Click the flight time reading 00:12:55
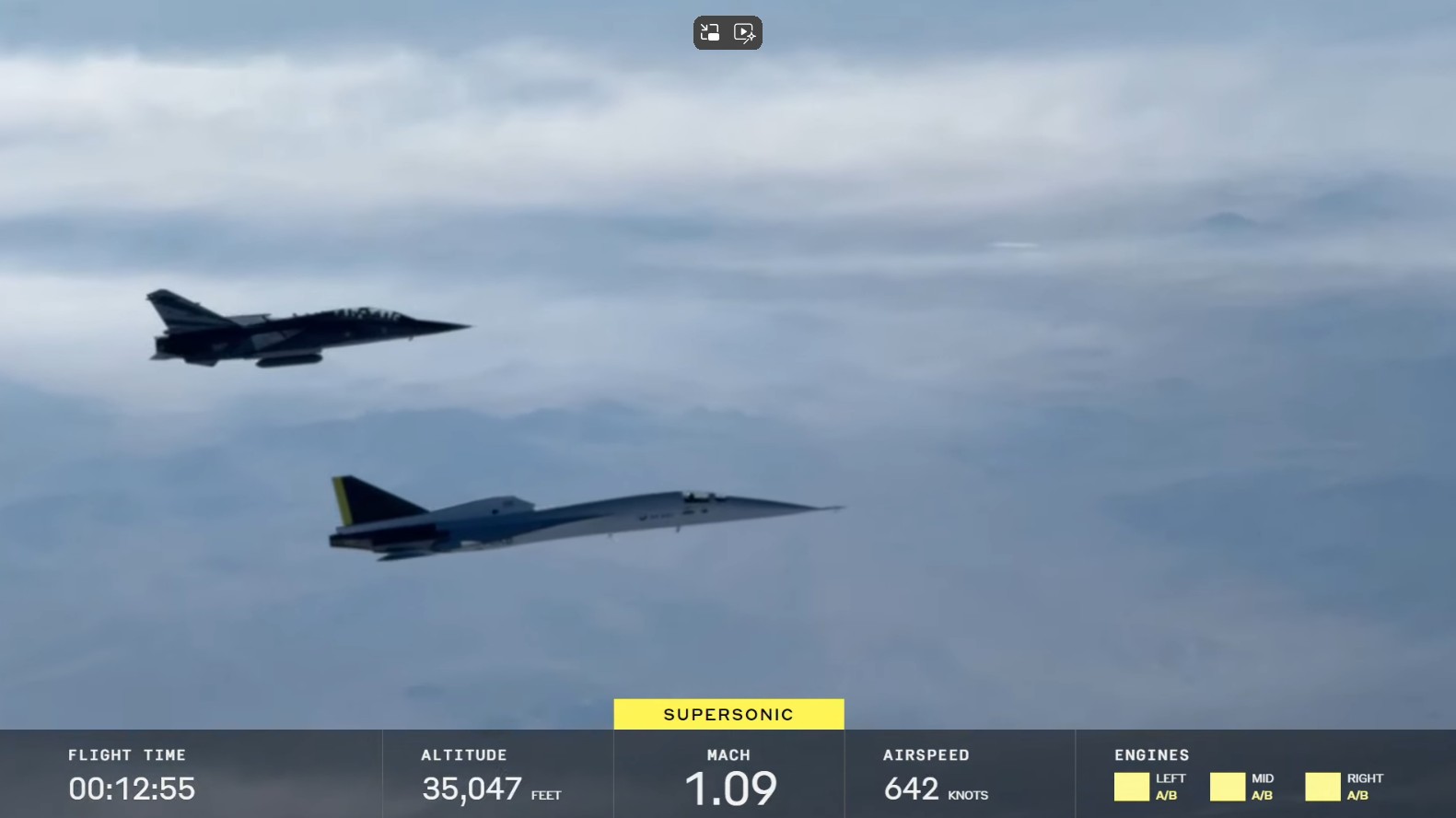The image size is (1456, 818). pyautogui.click(x=133, y=789)
